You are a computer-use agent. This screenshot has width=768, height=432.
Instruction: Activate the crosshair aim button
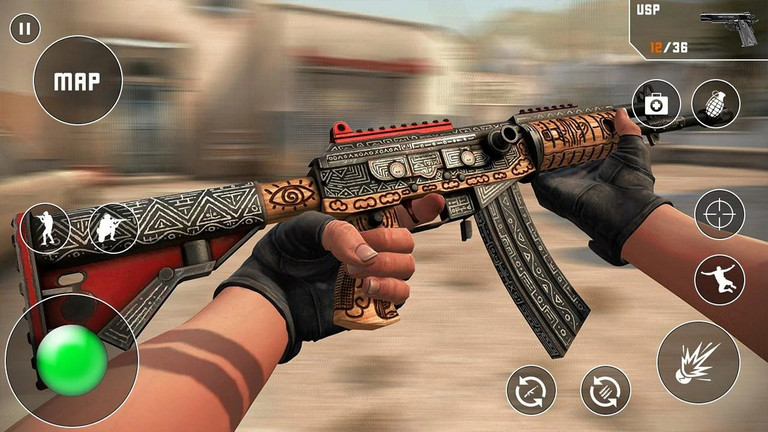[x=720, y=214]
